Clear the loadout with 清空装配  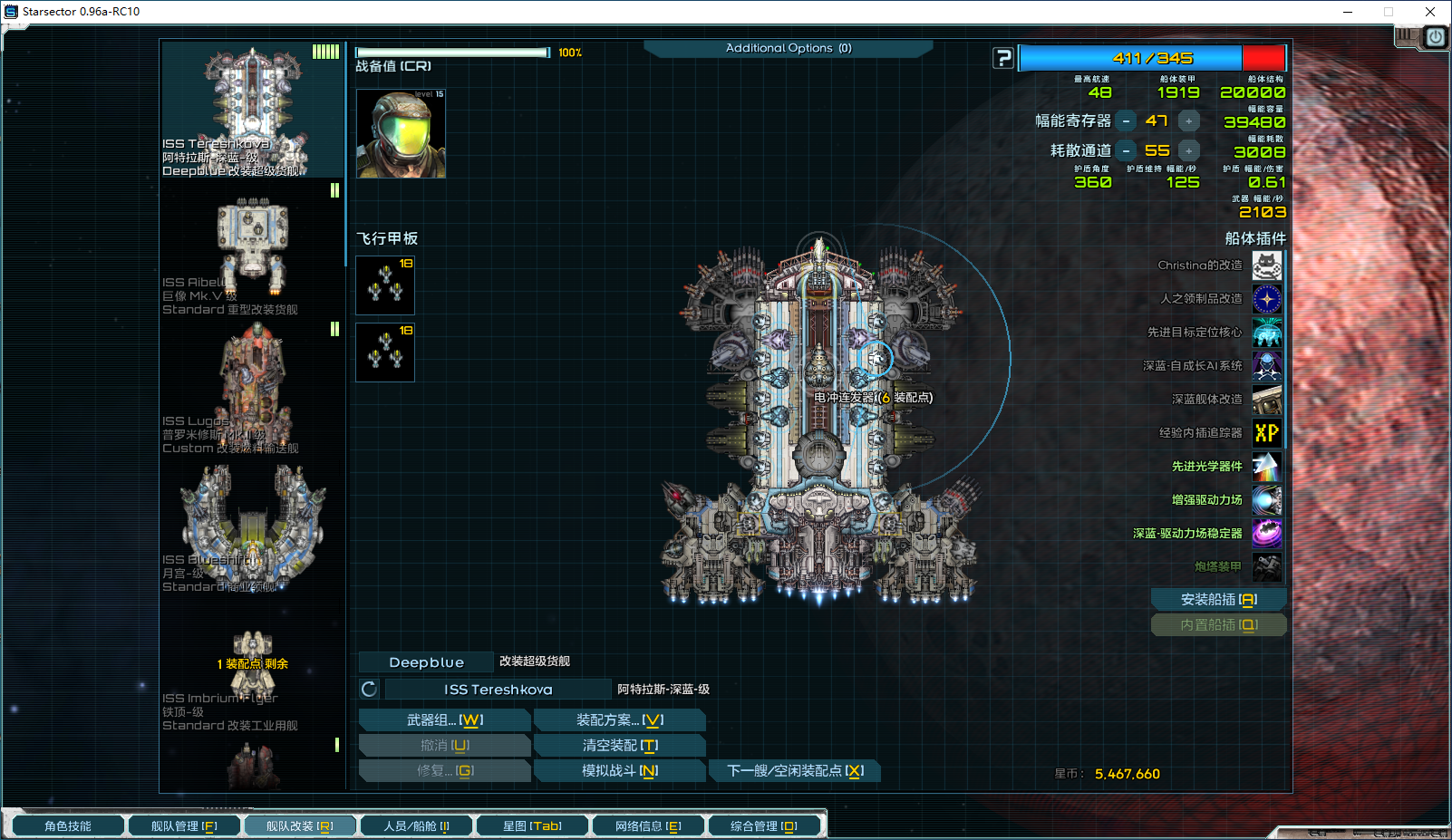[x=619, y=746]
